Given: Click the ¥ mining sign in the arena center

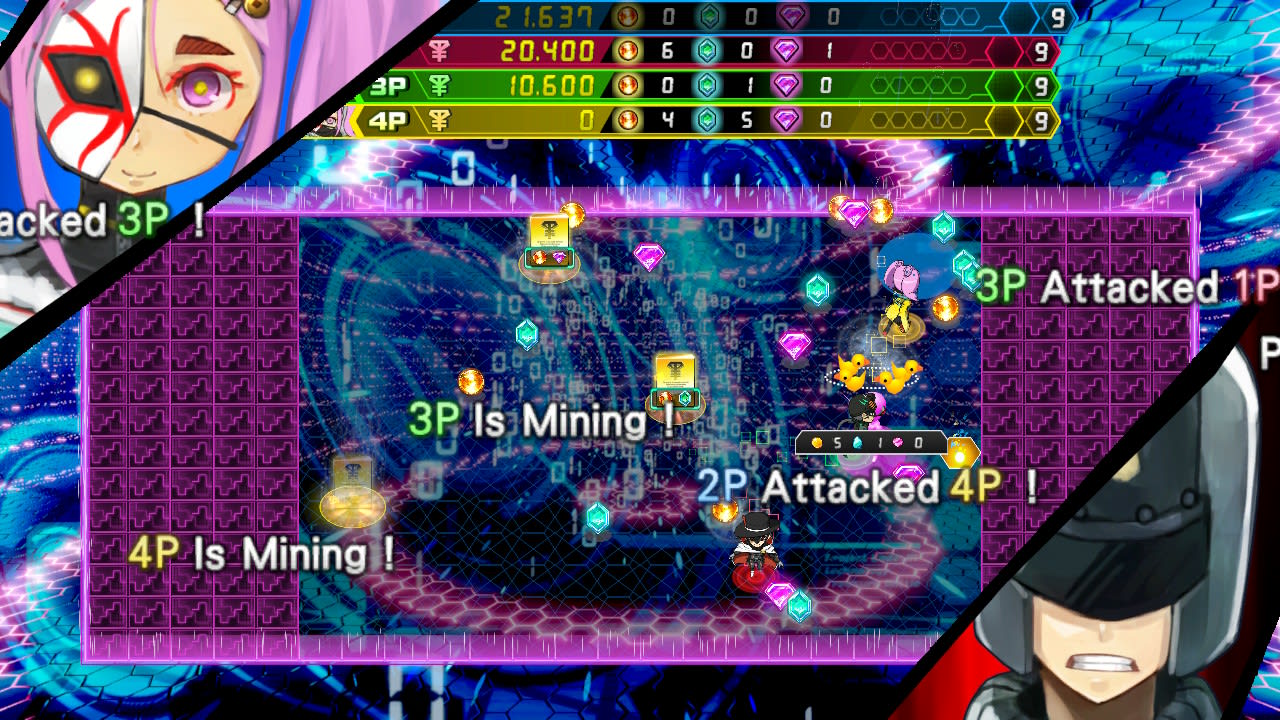Looking at the screenshot, I should (x=676, y=372).
